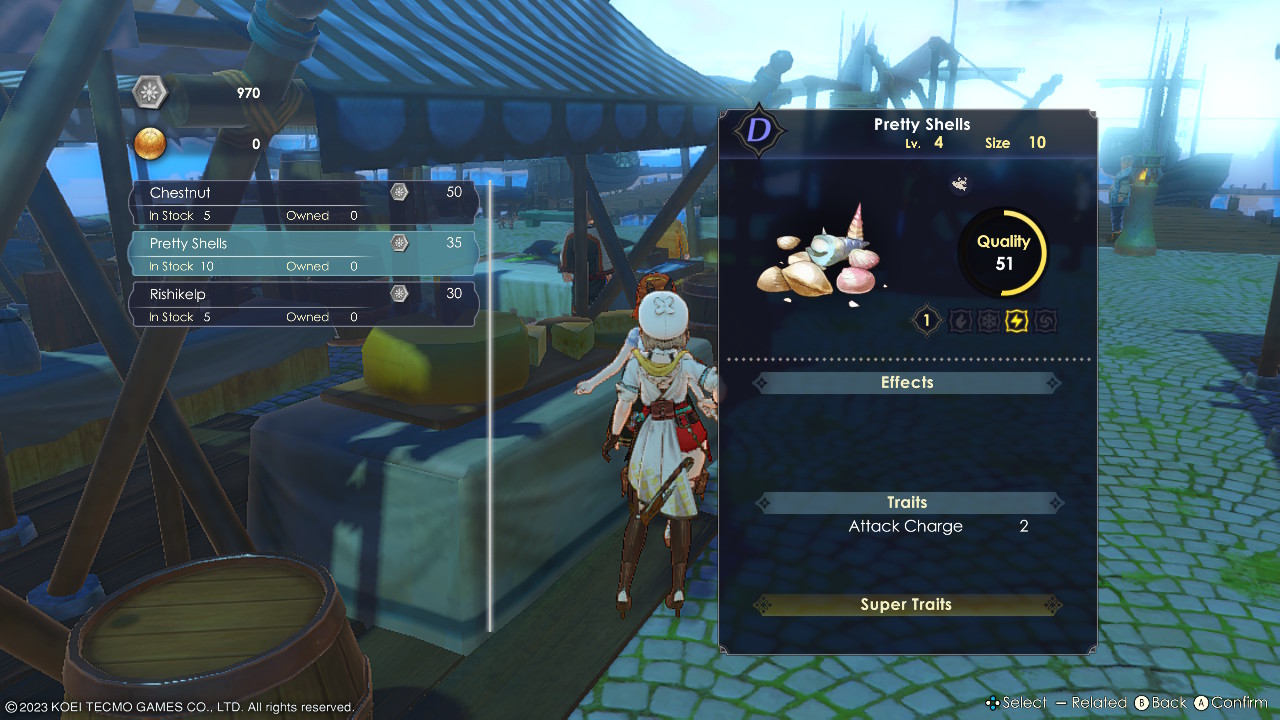Viewport: 1280px width, 720px height.
Task: Show the Super Traits section
Action: point(907,605)
